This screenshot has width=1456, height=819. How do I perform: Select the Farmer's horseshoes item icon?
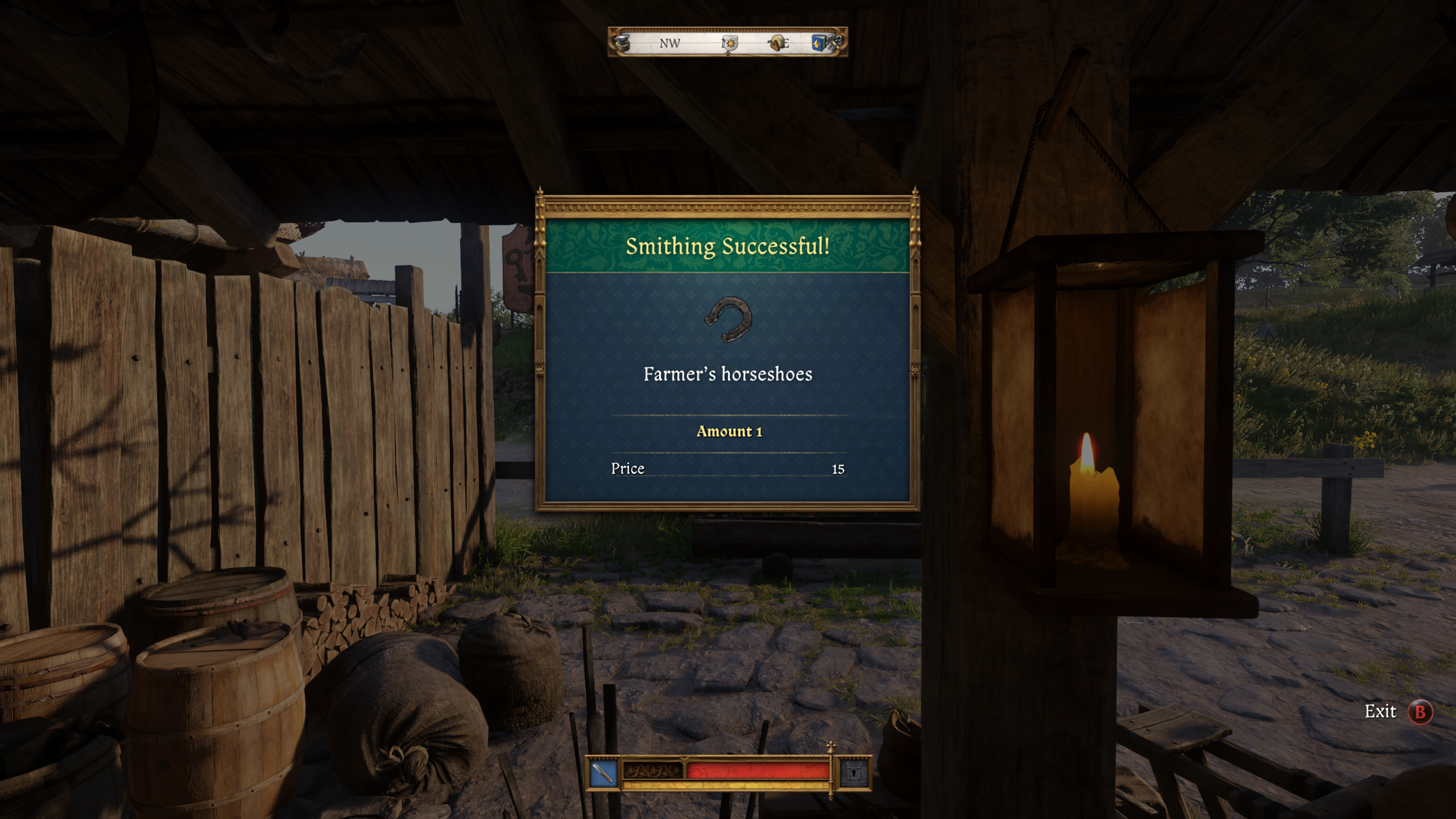pyautogui.click(x=728, y=319)
